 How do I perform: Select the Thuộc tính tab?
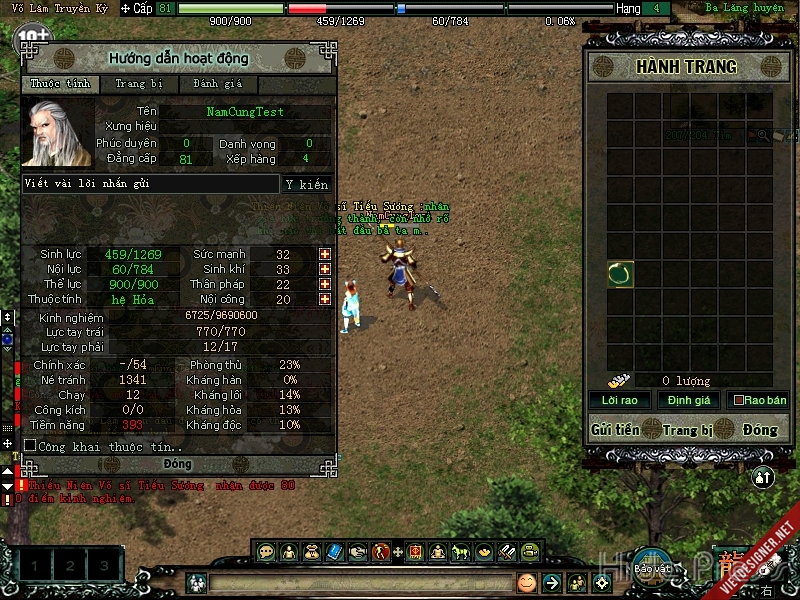click(x=60, y=85)
